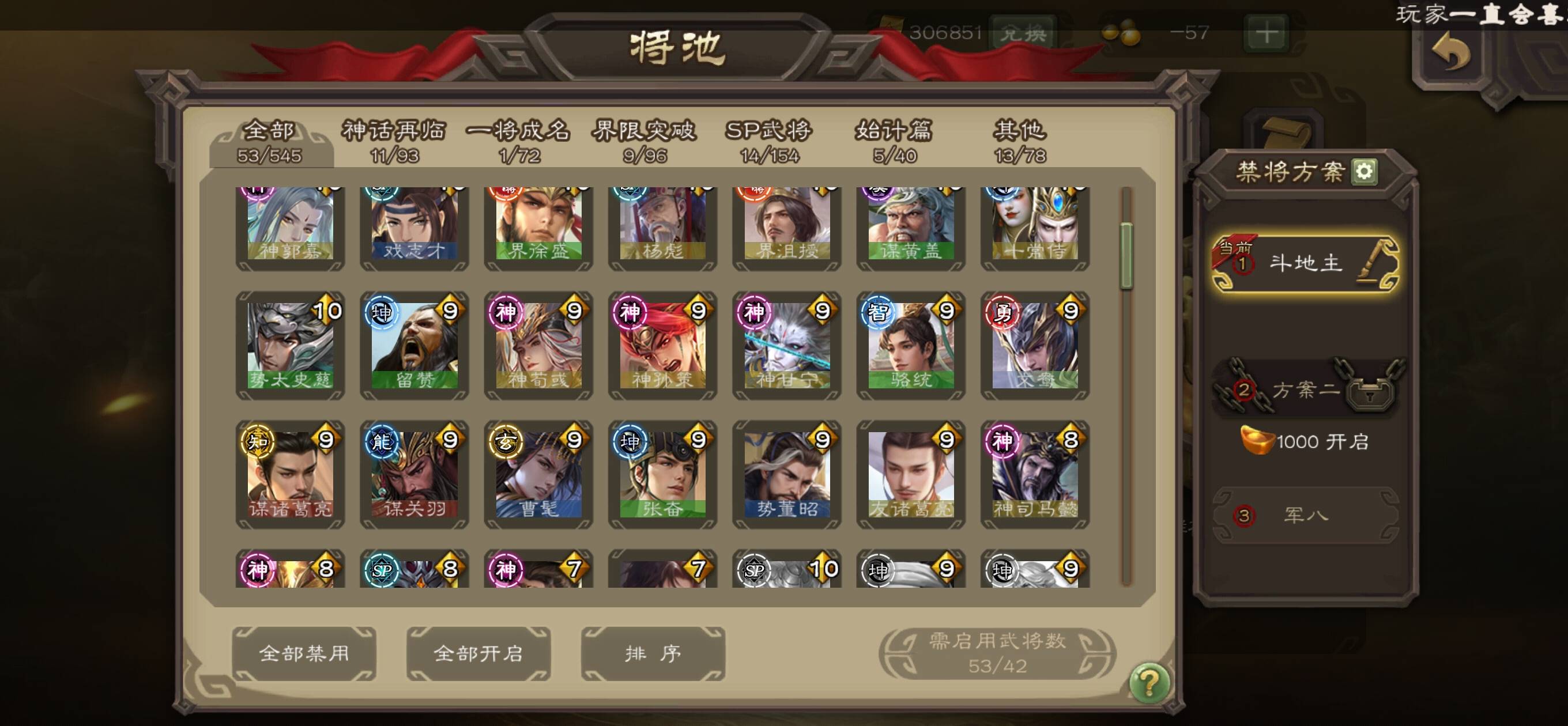1568x726 pixels.
Task: Choose the 骆统 general card
Action: tap(911, 346)
